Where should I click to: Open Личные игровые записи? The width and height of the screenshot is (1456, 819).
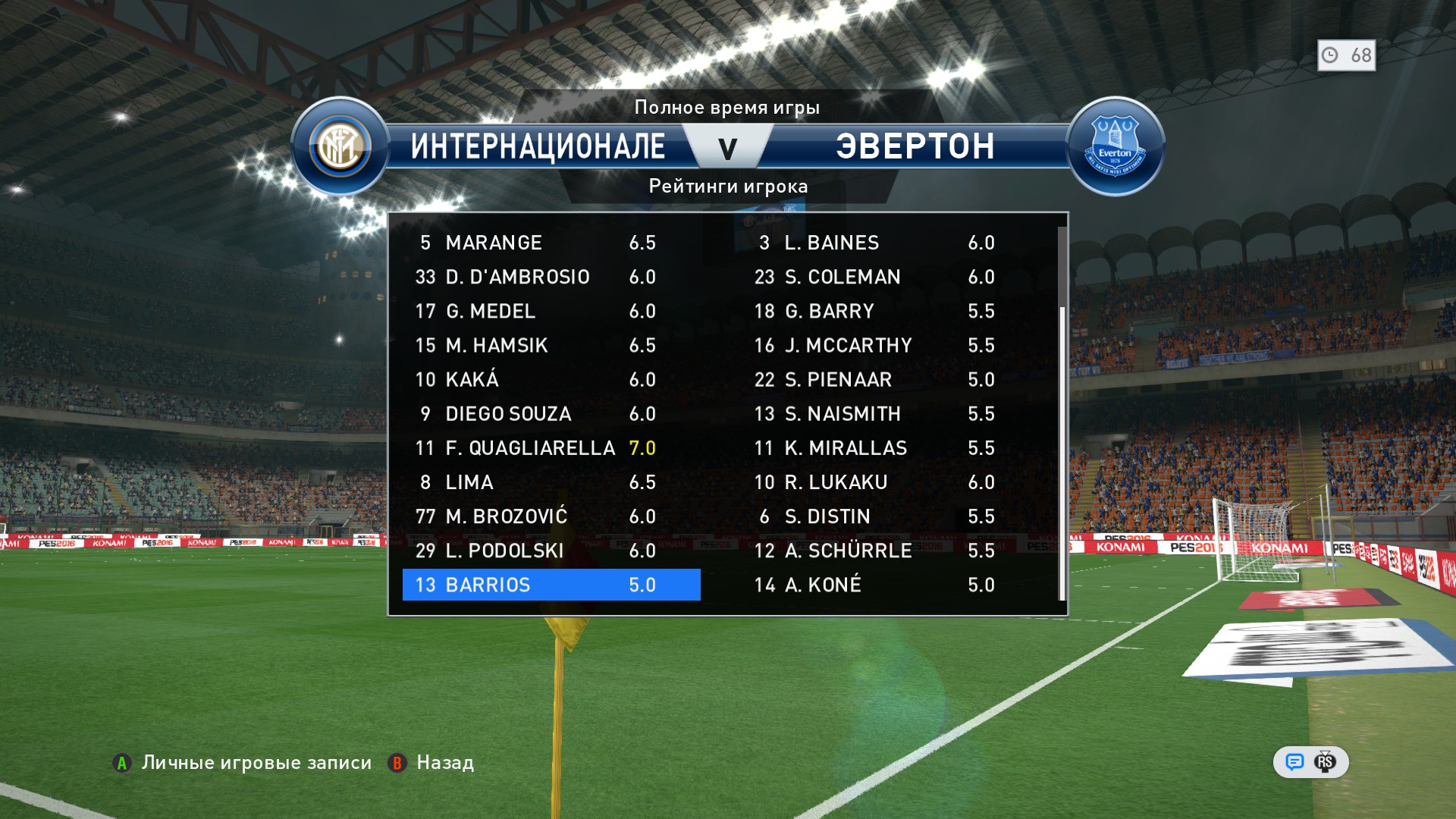(243, 763)
